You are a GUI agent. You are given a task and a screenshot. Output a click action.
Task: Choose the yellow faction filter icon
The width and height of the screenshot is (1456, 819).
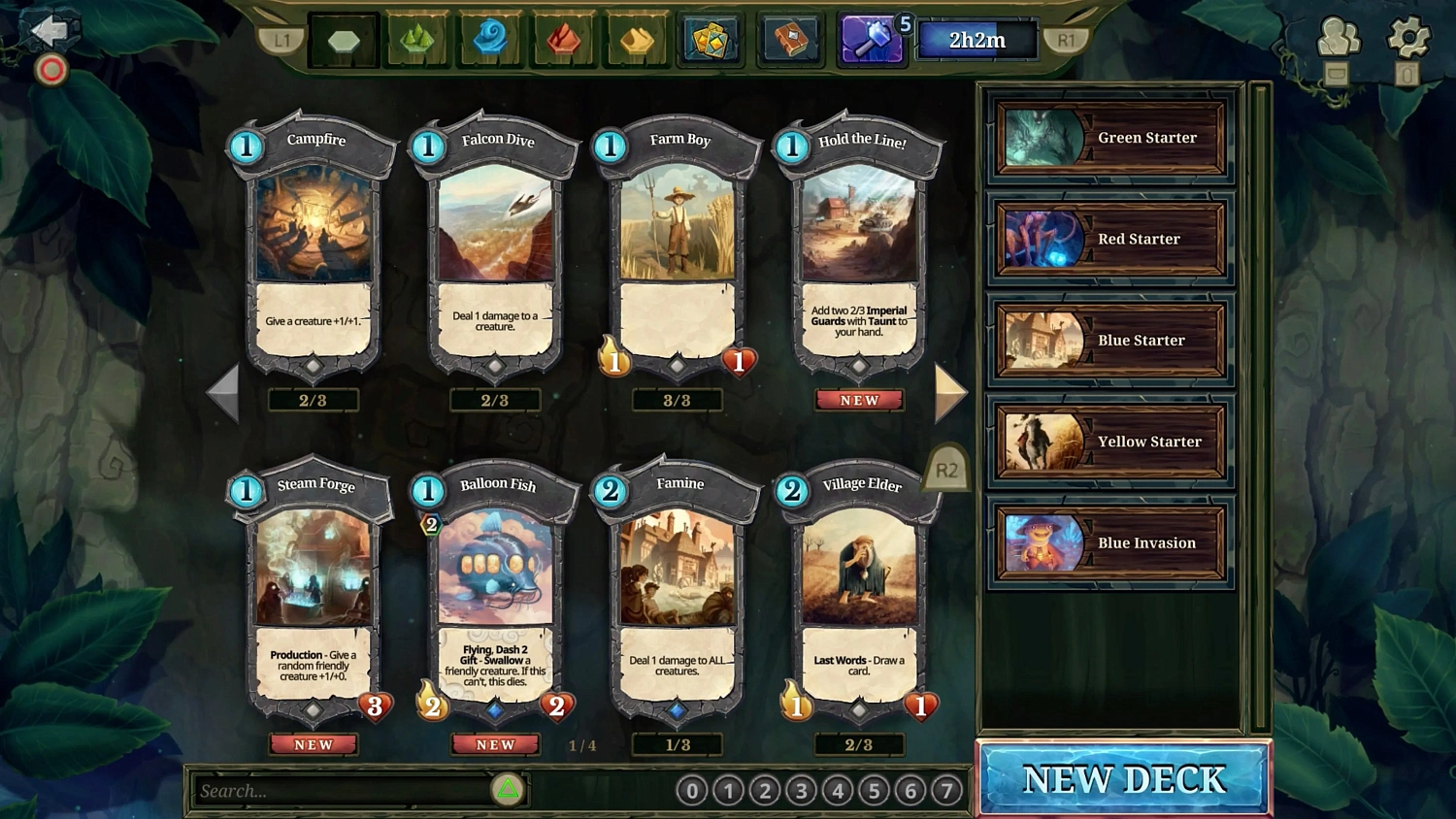(x=636, y=39)
